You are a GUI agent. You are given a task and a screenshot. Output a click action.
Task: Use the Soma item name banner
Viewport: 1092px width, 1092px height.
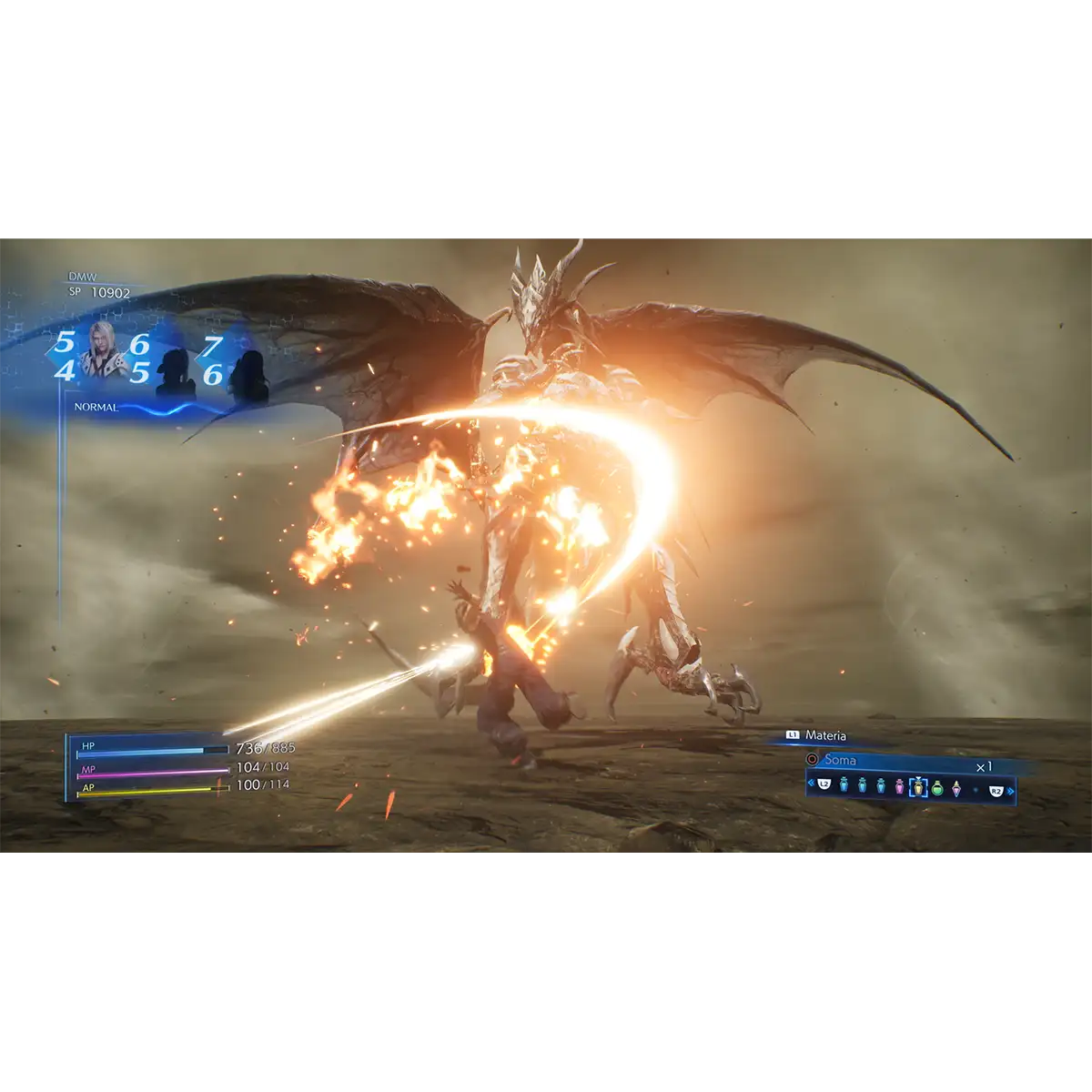(840, 760)
